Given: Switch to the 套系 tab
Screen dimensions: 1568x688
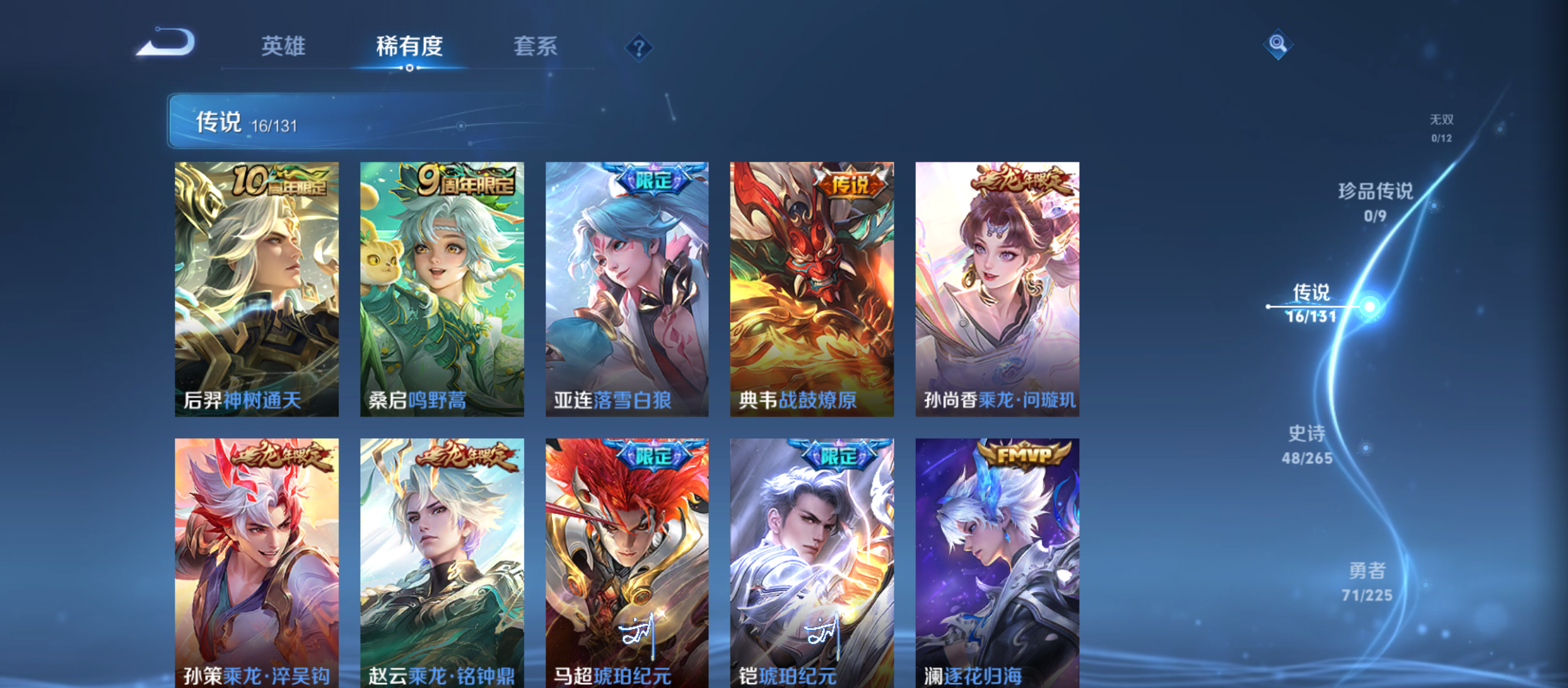Looking at the screenshot, I should click(536, 46).
